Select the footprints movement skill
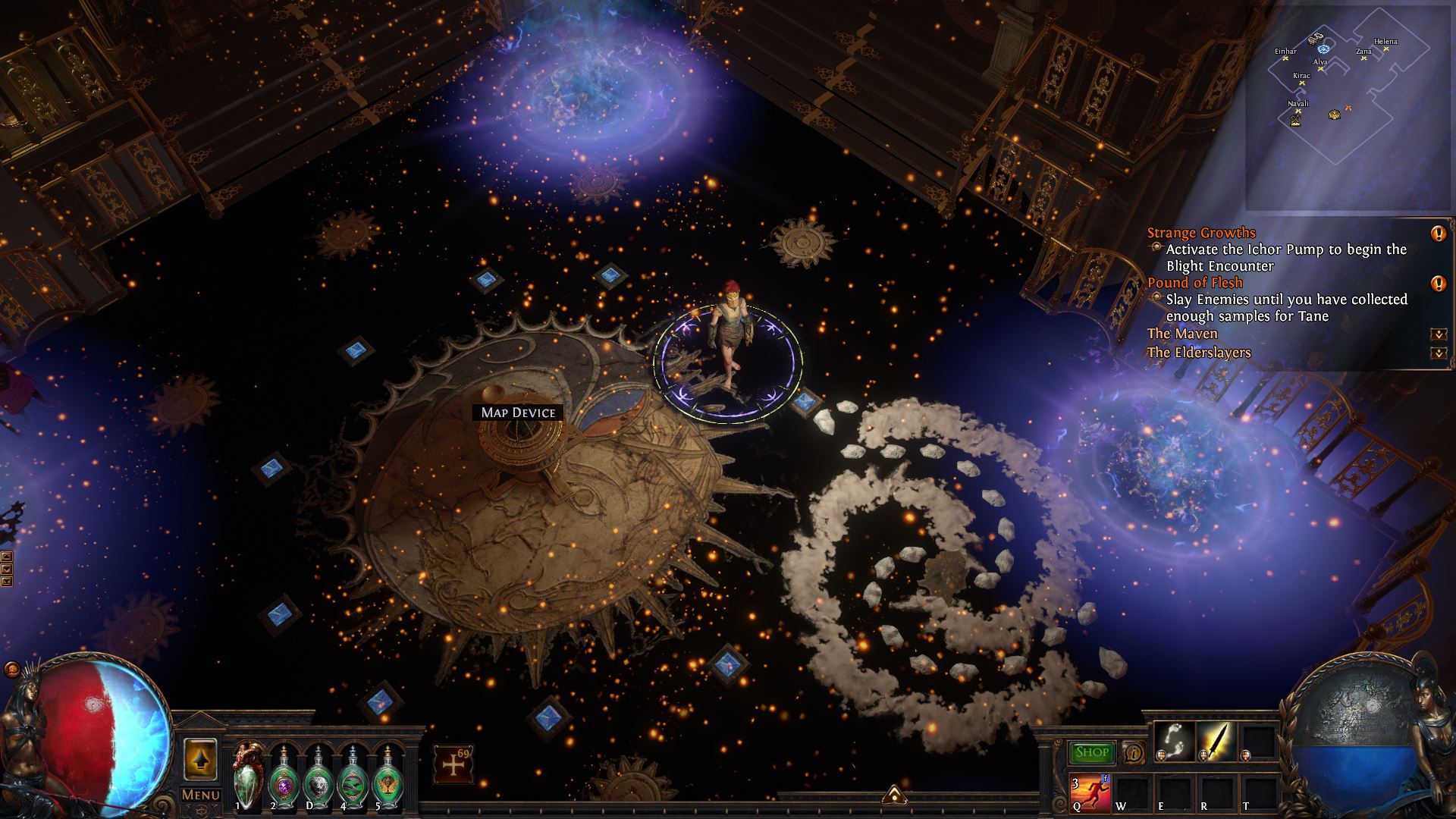Screen dimensions: 1456x819 [x=1172, y=741]
